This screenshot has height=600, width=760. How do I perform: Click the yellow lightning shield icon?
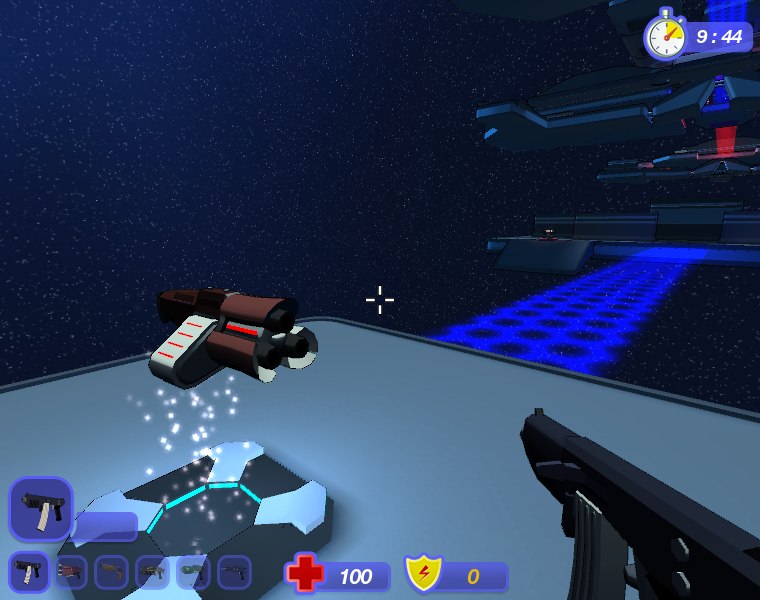(423, 574)
